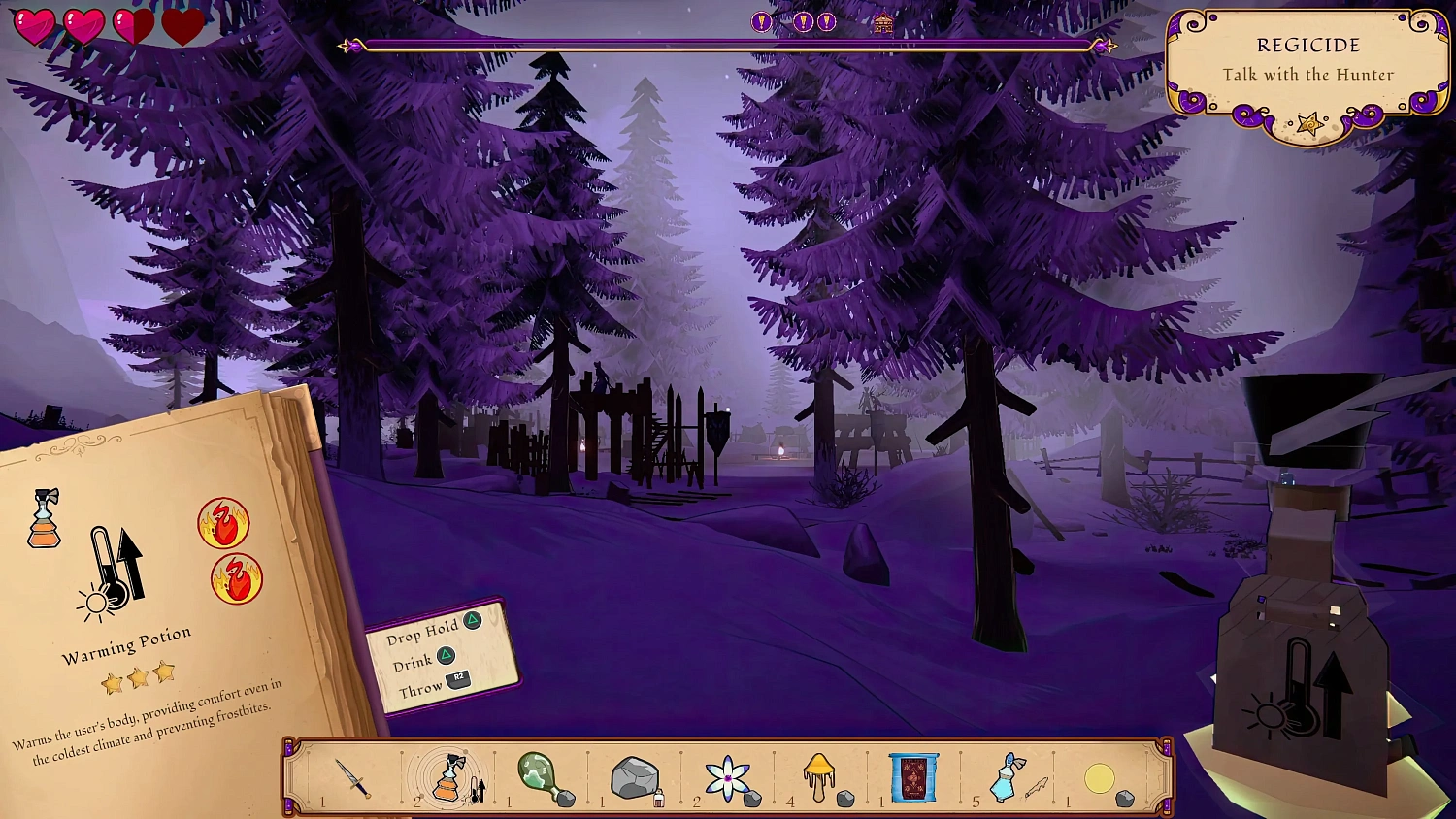Select the orange Warming Potion hotbar slot

tap(448, 777)
